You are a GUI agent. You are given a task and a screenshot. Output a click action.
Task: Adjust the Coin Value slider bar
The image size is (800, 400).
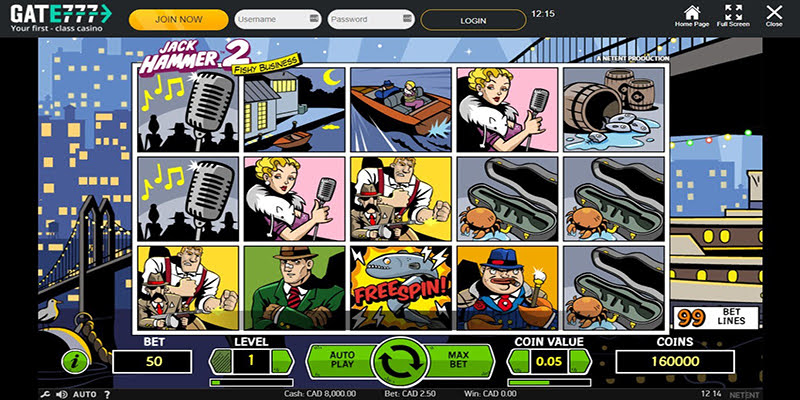point(548,382)
